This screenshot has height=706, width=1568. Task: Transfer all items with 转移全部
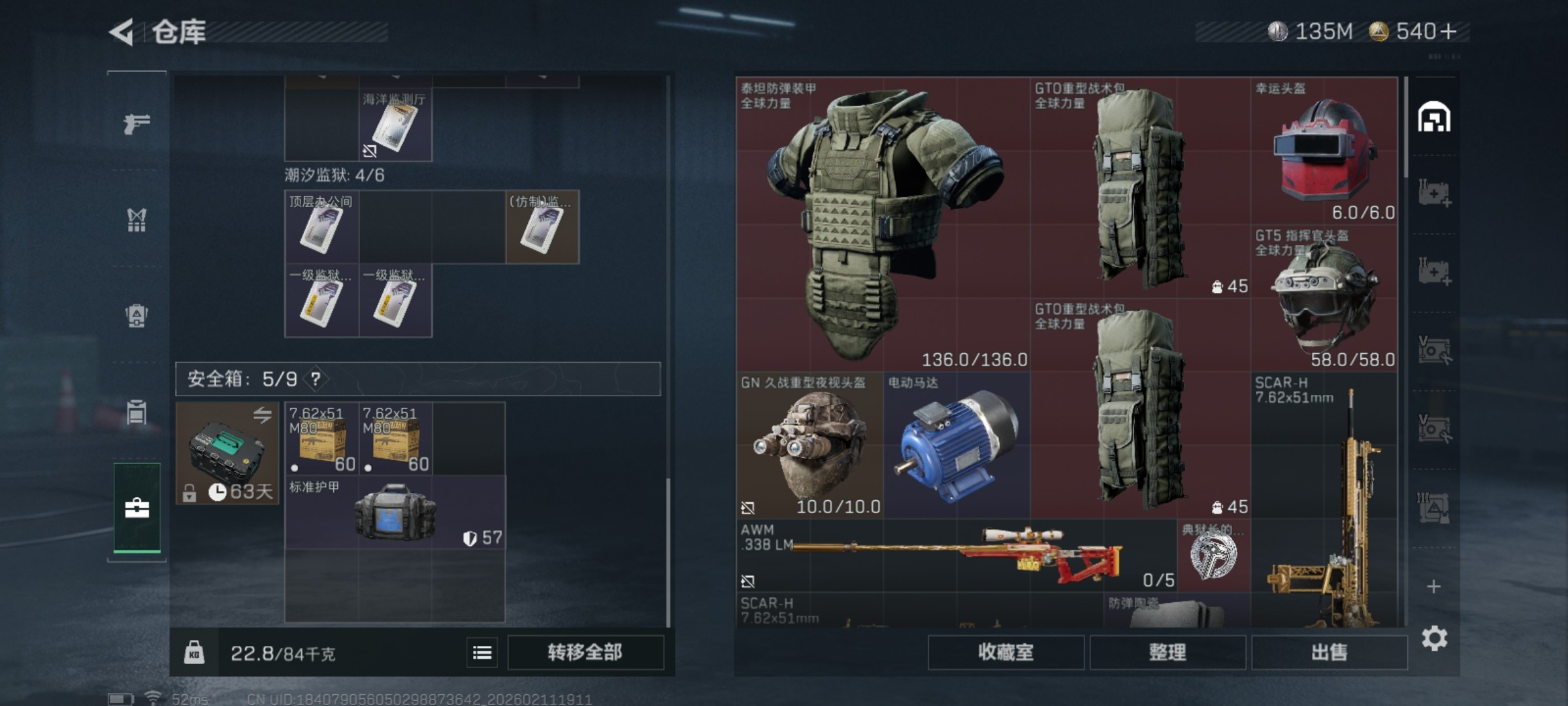[x=585, y=652]
